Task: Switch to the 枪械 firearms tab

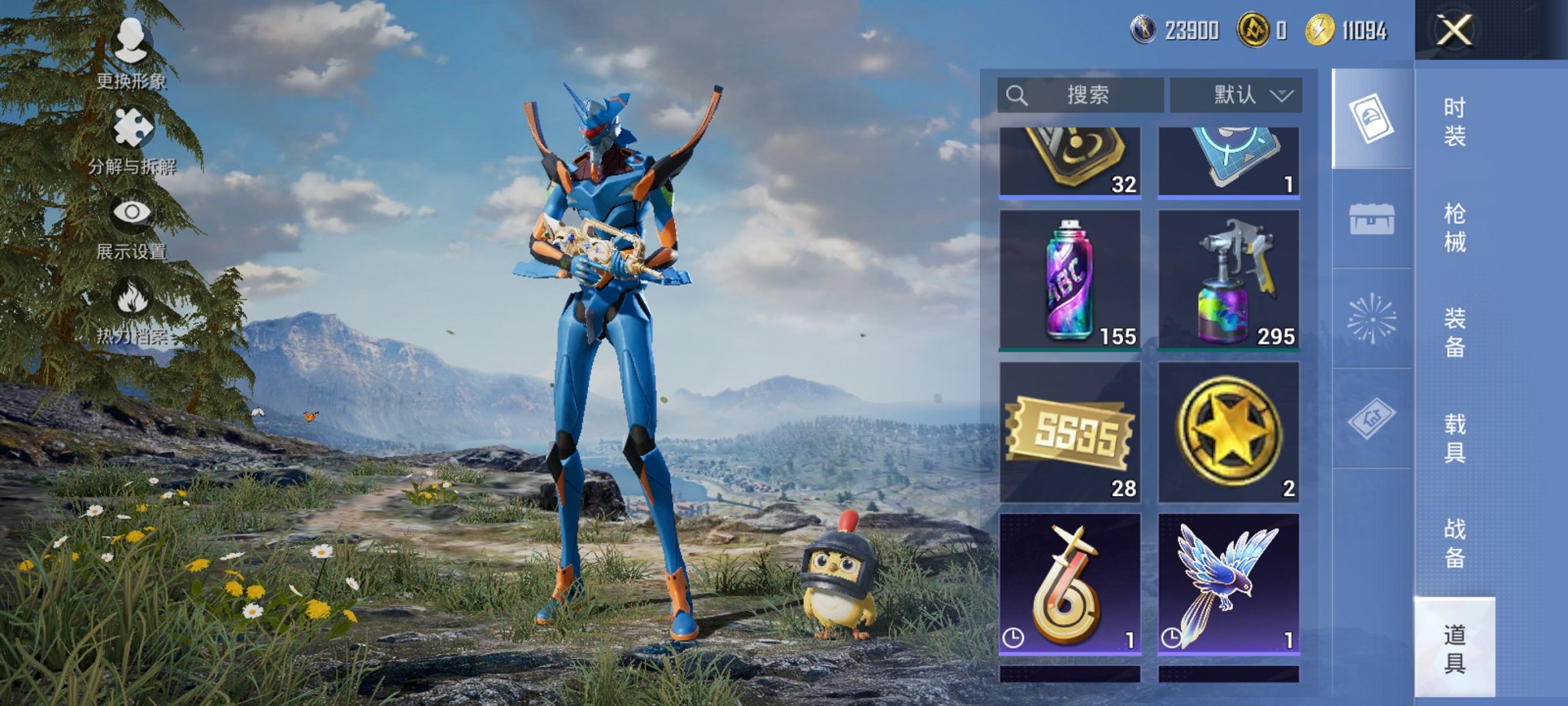Action: click(1454, 228)
